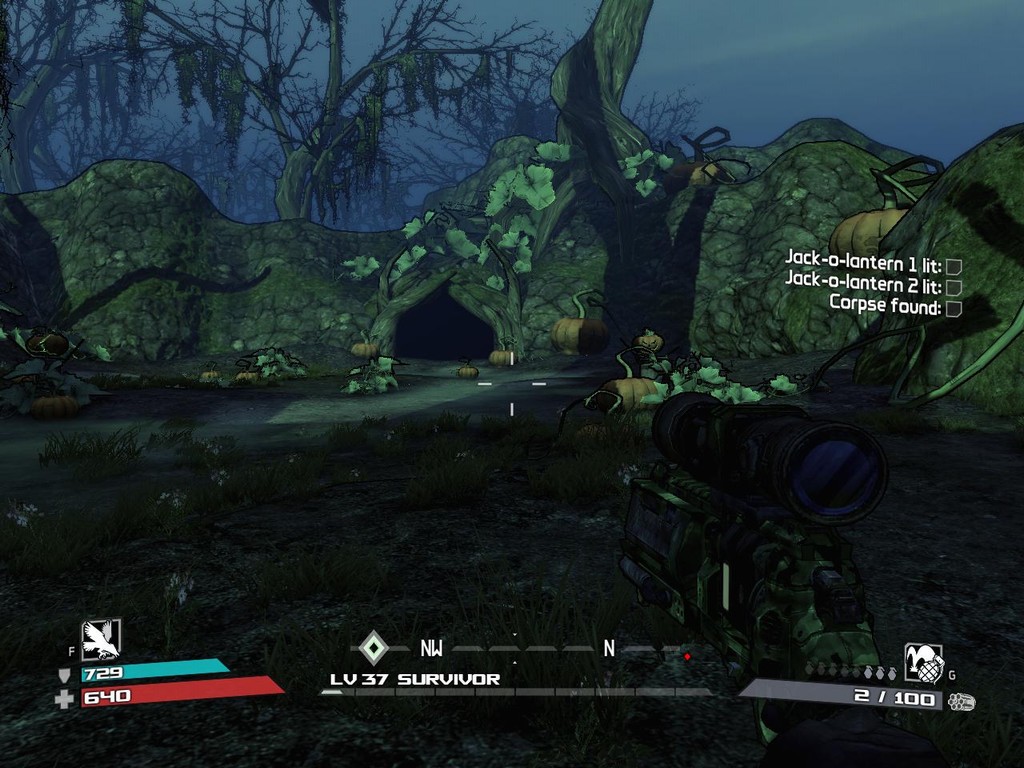Activate the Bloodwing bird action skill icon

point(101,639)
